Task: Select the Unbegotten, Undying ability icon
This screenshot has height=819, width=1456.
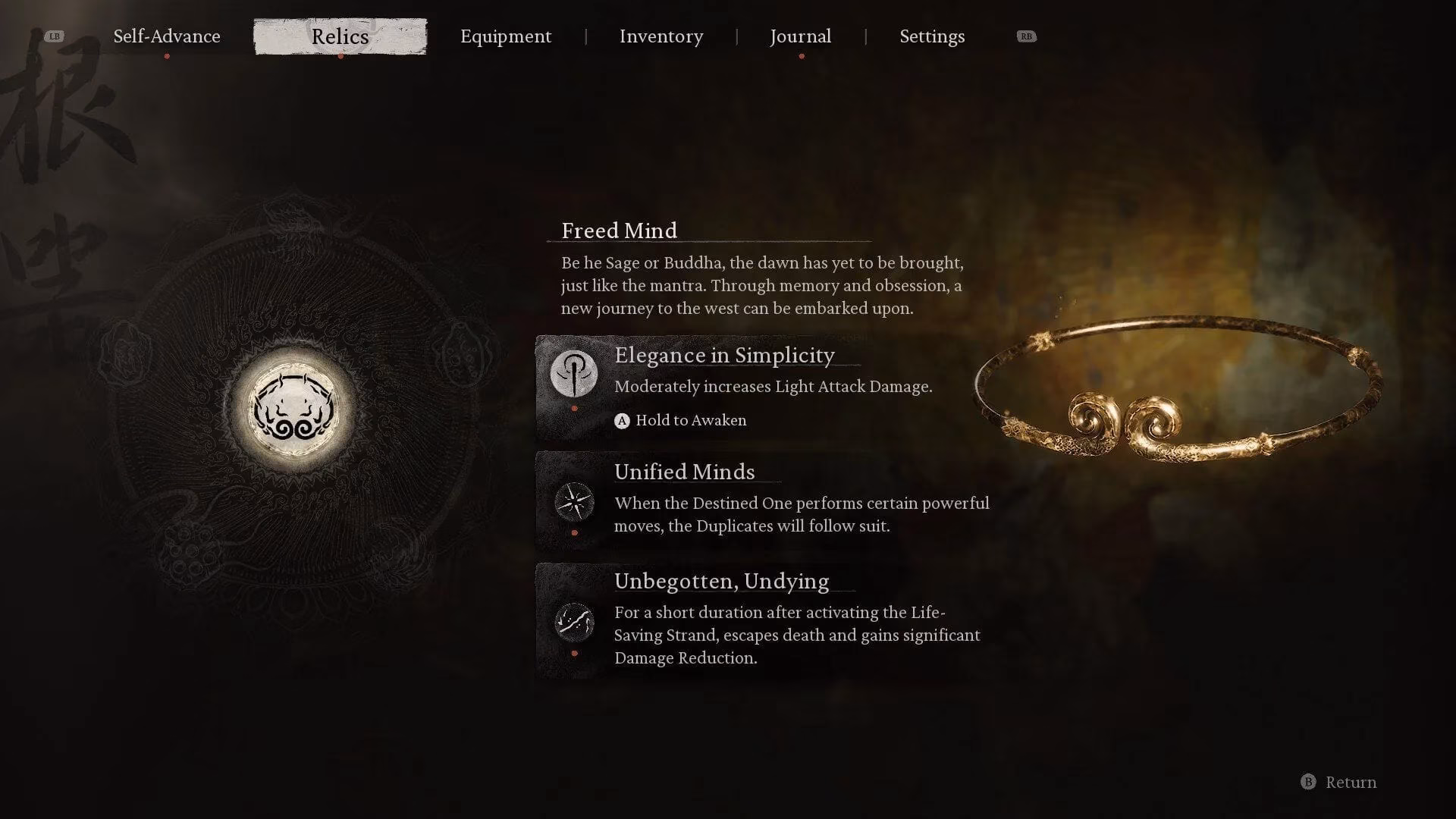Action: (x=575, y=622)
